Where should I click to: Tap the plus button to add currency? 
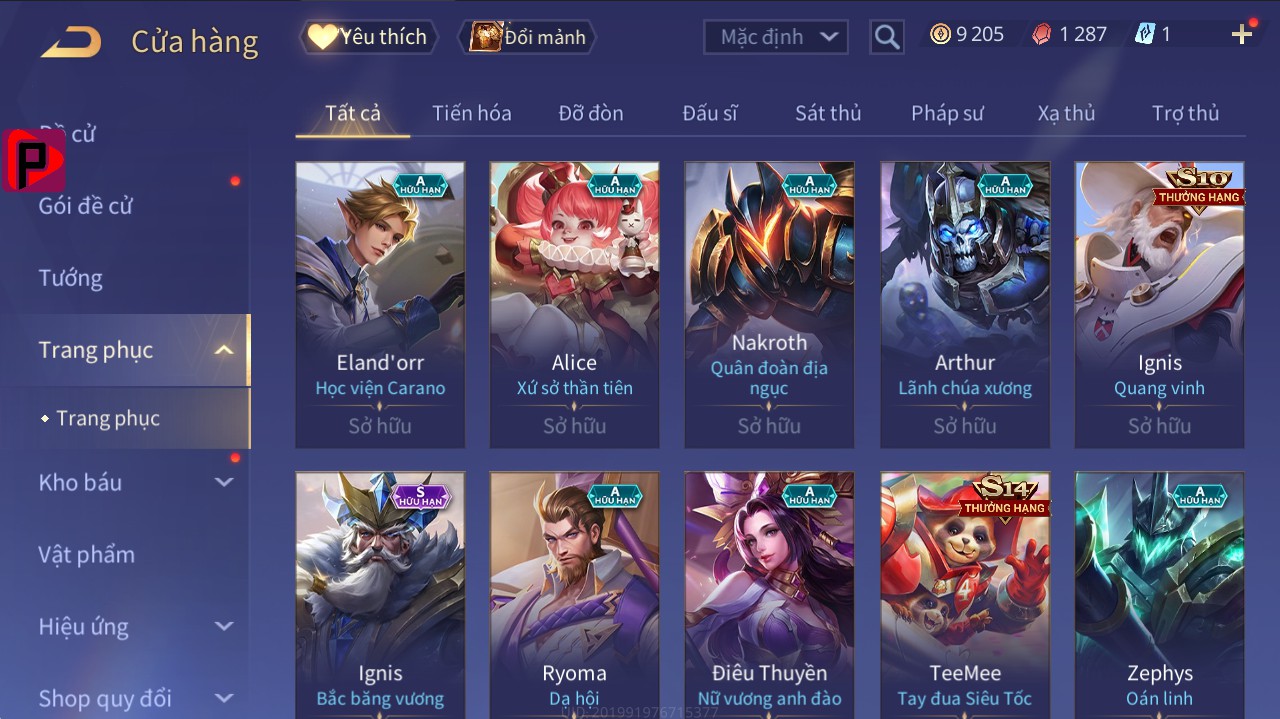pyautogui.click(x=1242, y=35)
